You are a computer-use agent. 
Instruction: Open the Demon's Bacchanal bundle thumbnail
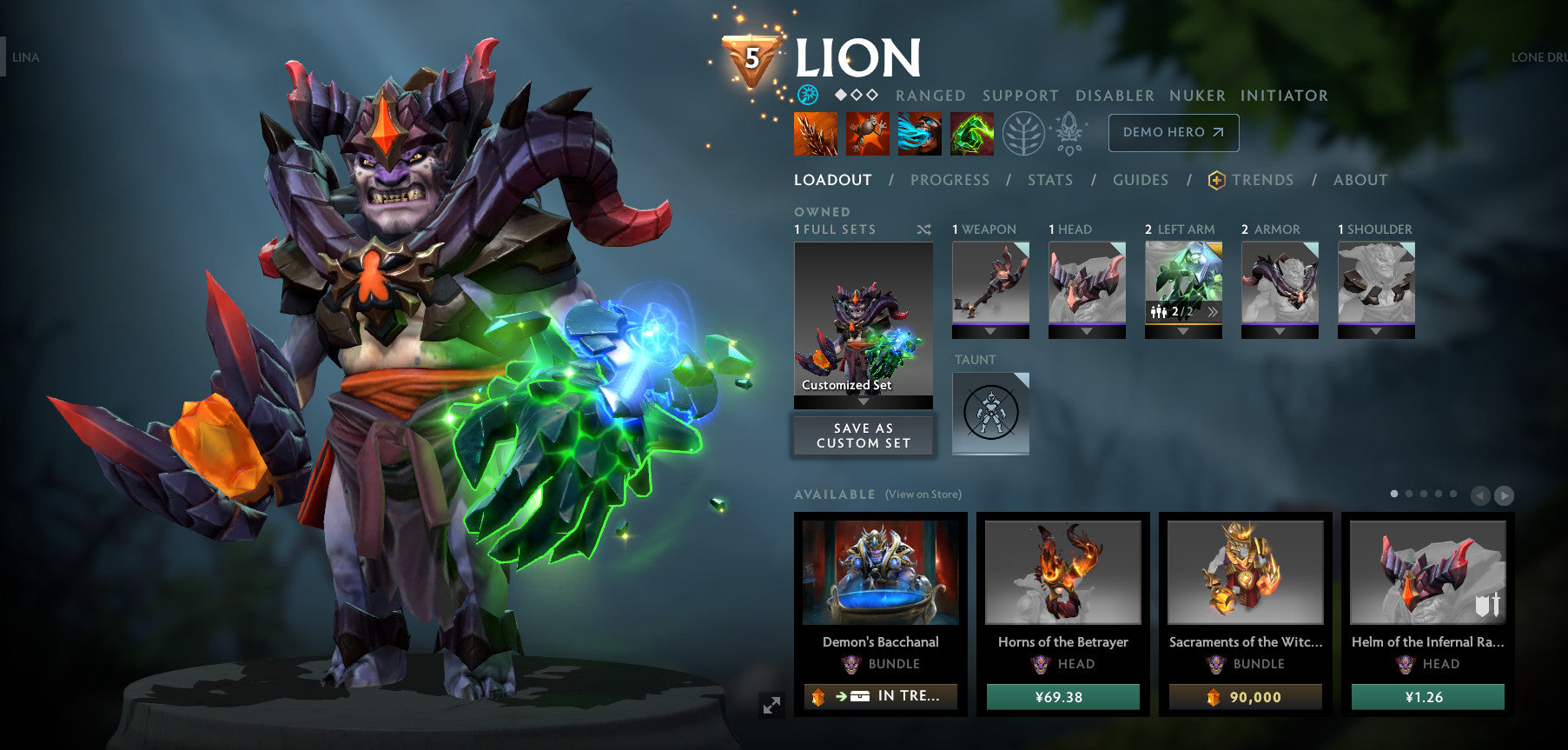pyautogui.click(x=883, y=574)
